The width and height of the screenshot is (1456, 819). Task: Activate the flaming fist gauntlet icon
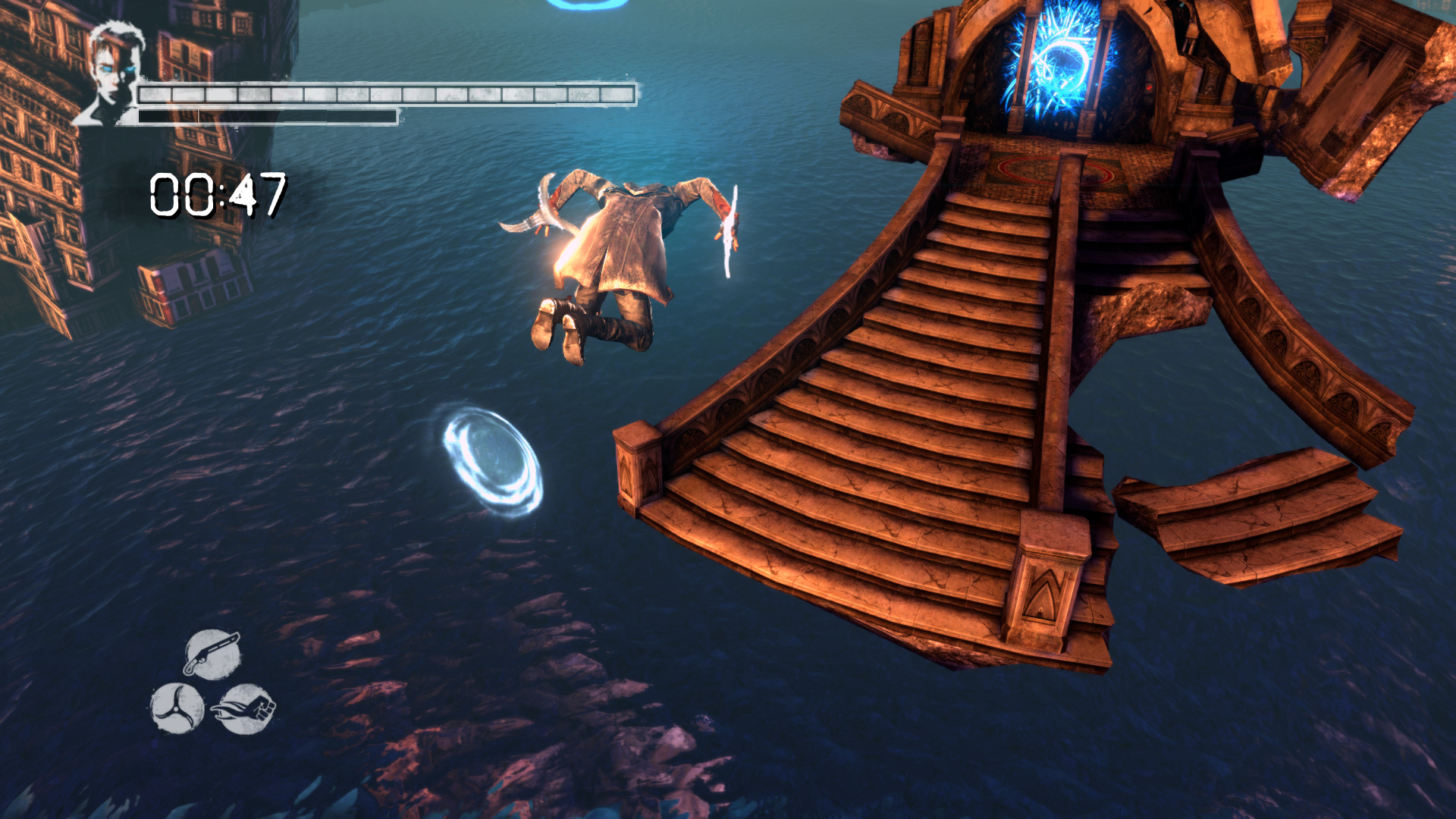click(x=244, y=709)
